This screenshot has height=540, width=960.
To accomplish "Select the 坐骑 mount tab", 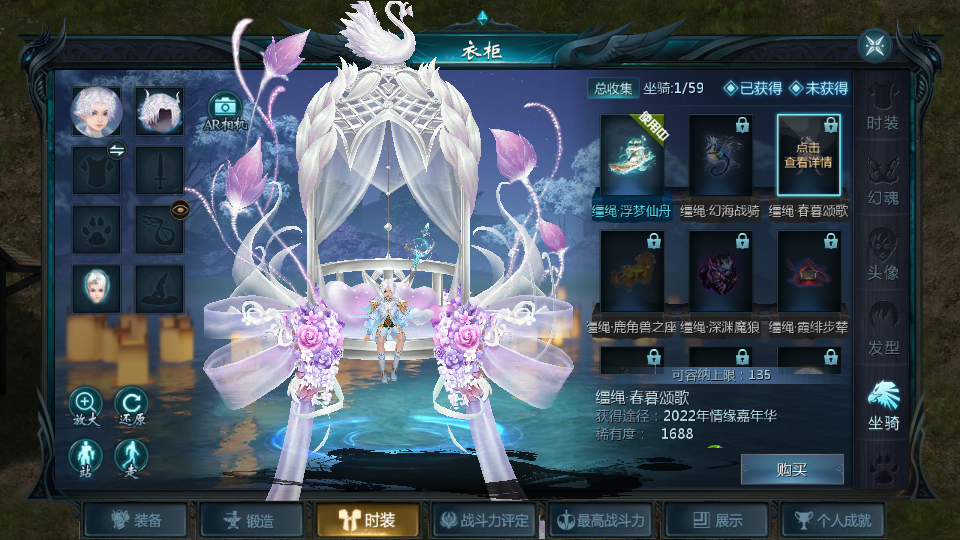I will coord(883,404).
